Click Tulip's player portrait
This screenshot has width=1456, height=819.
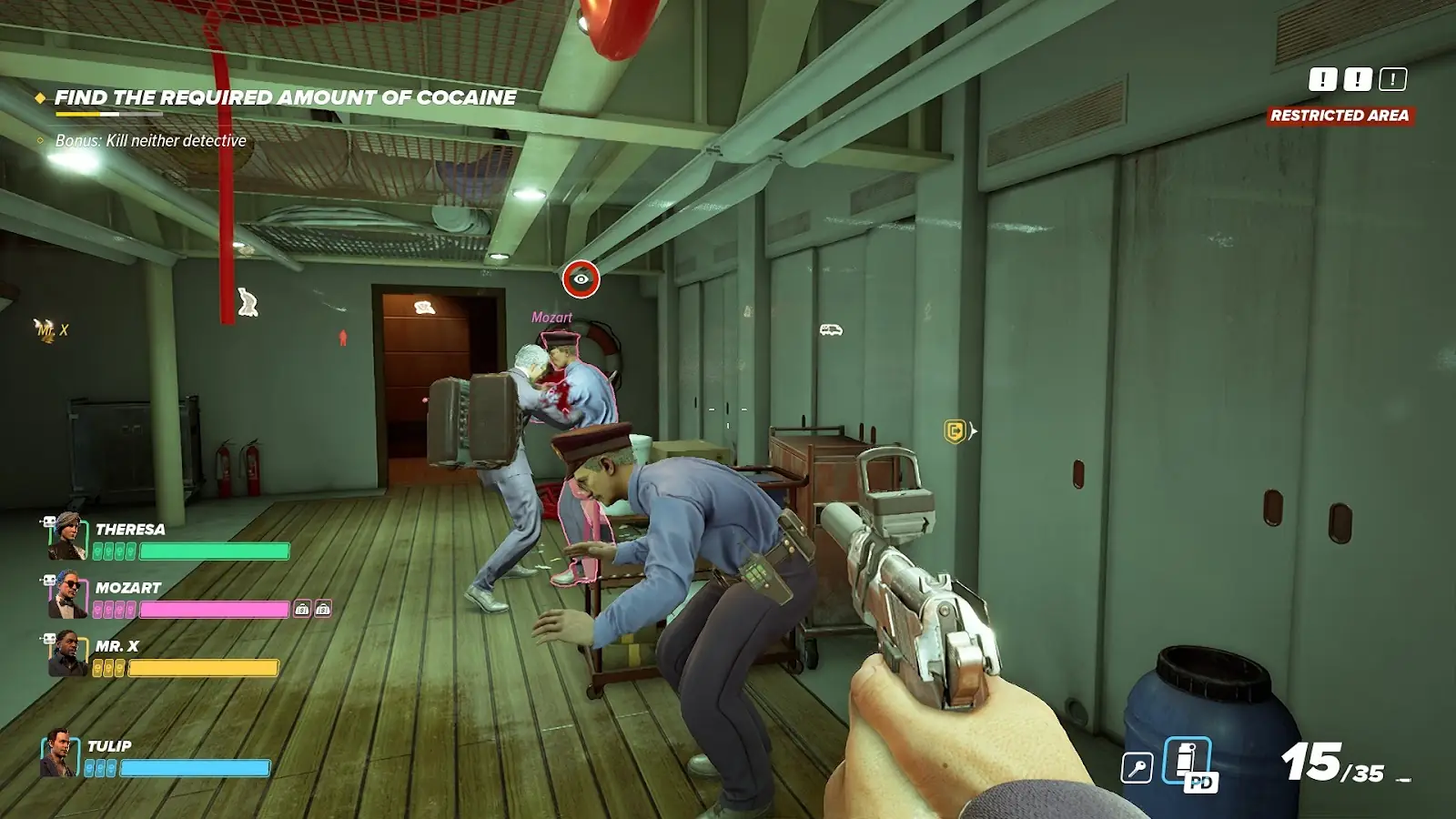coord(58,753)
